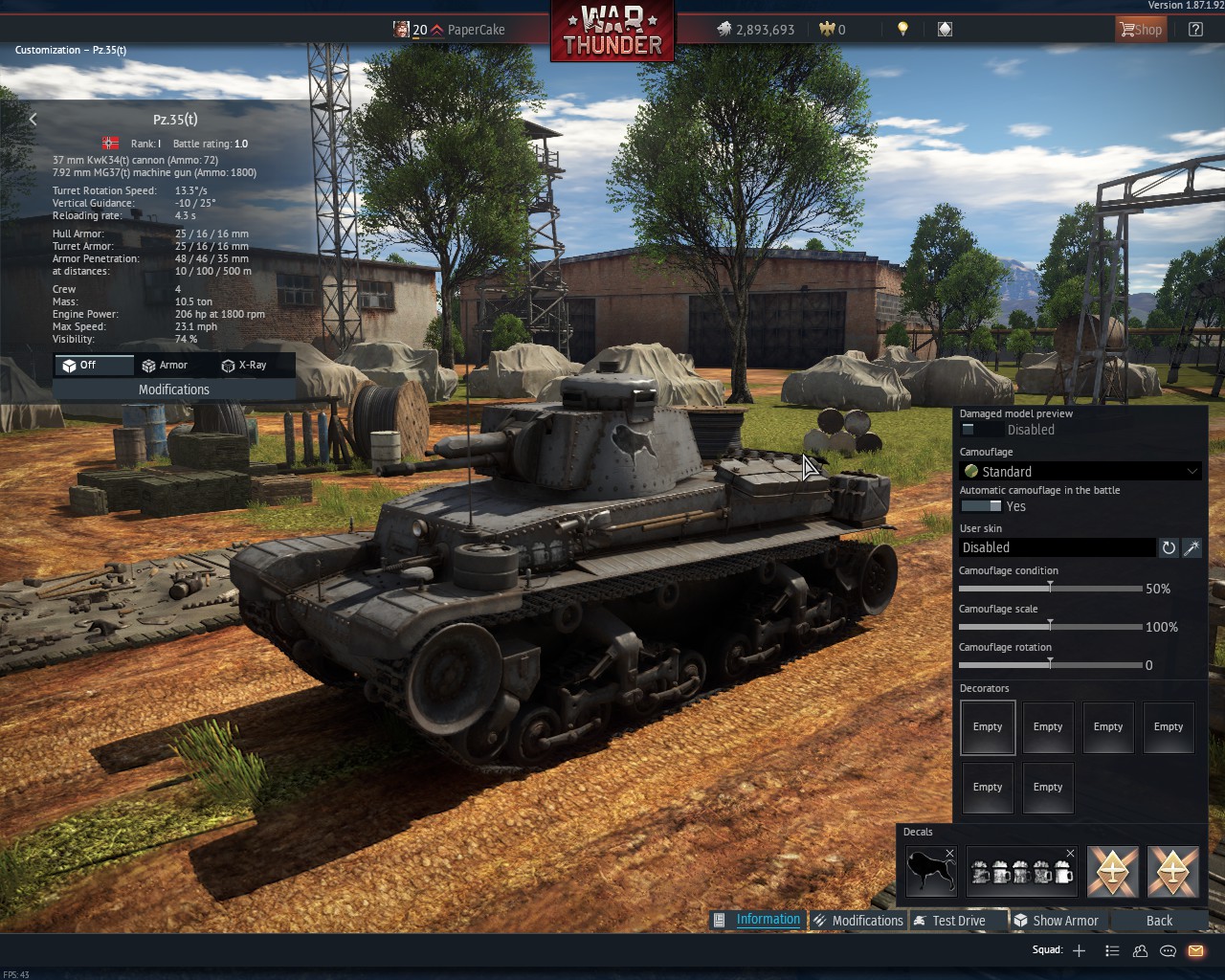This screenshot has width=1225, height=980.
Task: Open the Camouflage dropdown set to Standard
Action: coord(1080,471)
